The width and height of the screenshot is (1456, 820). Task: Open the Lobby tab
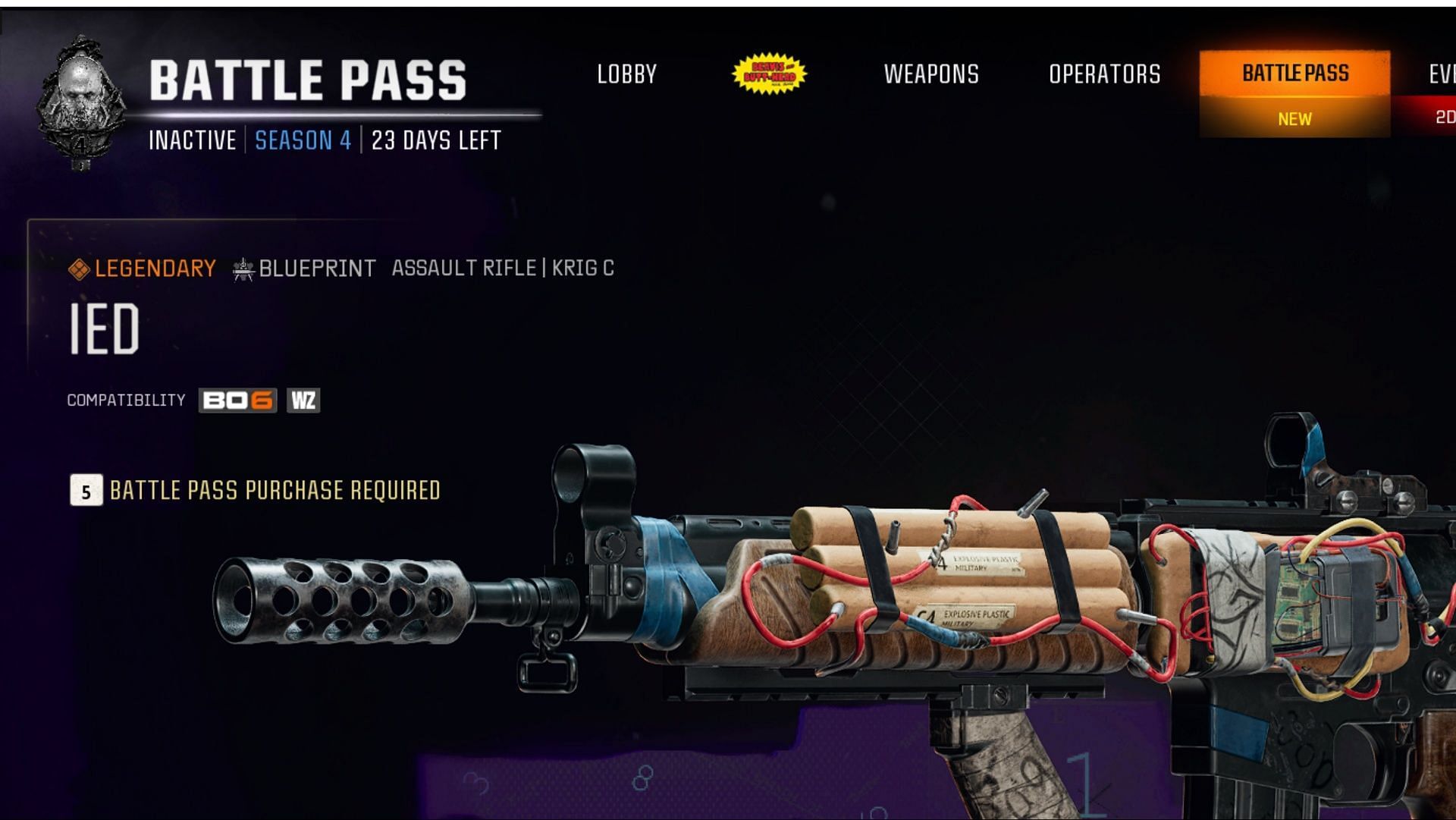pos(626,74)
